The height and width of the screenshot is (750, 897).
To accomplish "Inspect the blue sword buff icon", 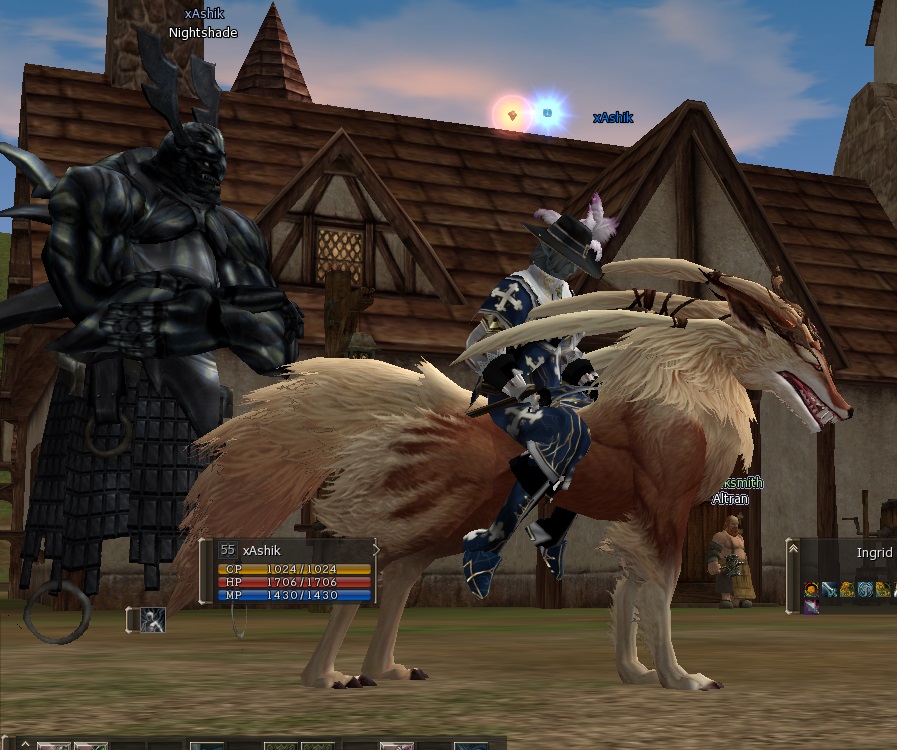I will coord(829,590).
